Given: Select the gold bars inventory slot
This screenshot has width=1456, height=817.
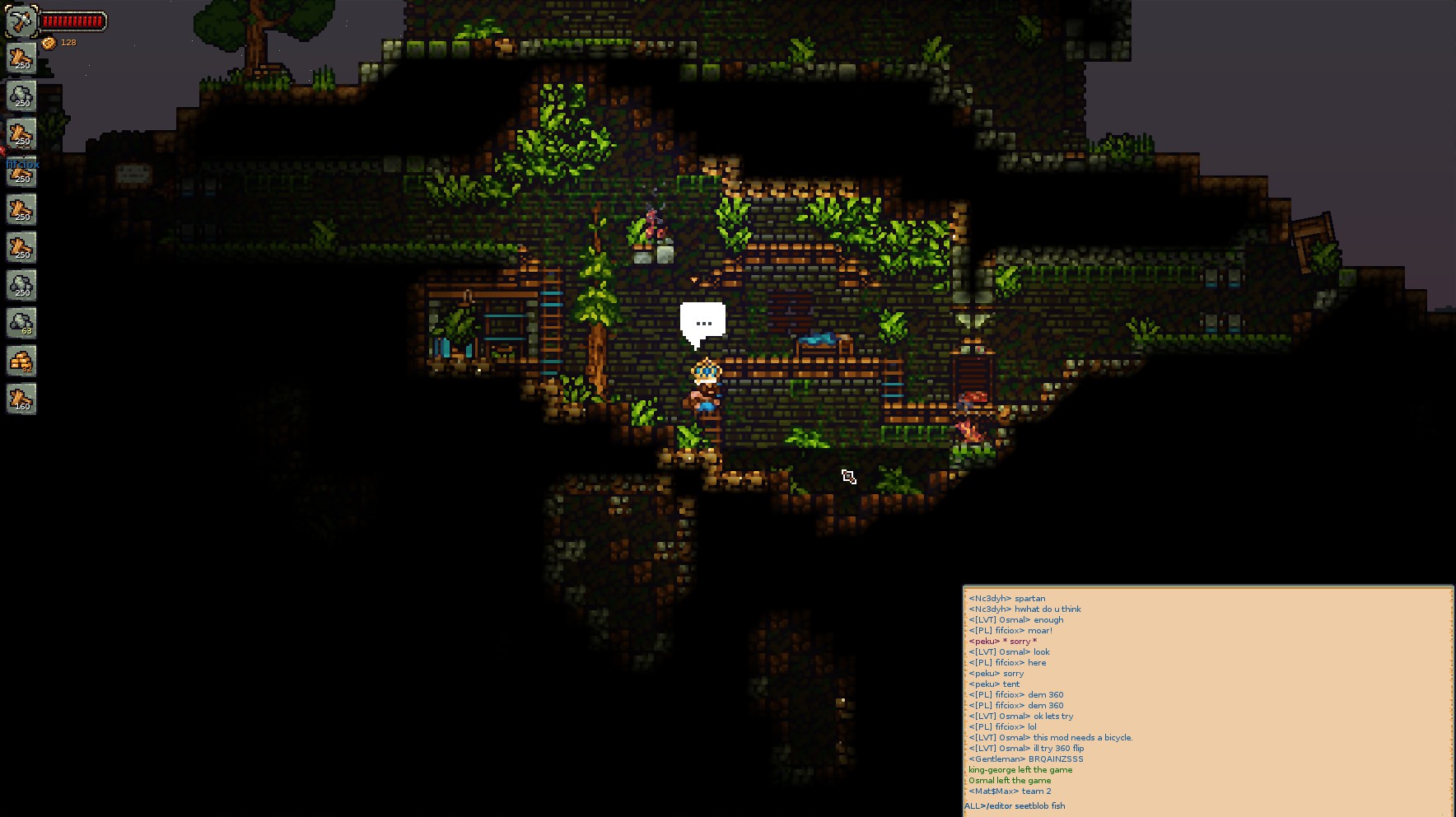Looking at the screenshot, I should tap(21, 361).
